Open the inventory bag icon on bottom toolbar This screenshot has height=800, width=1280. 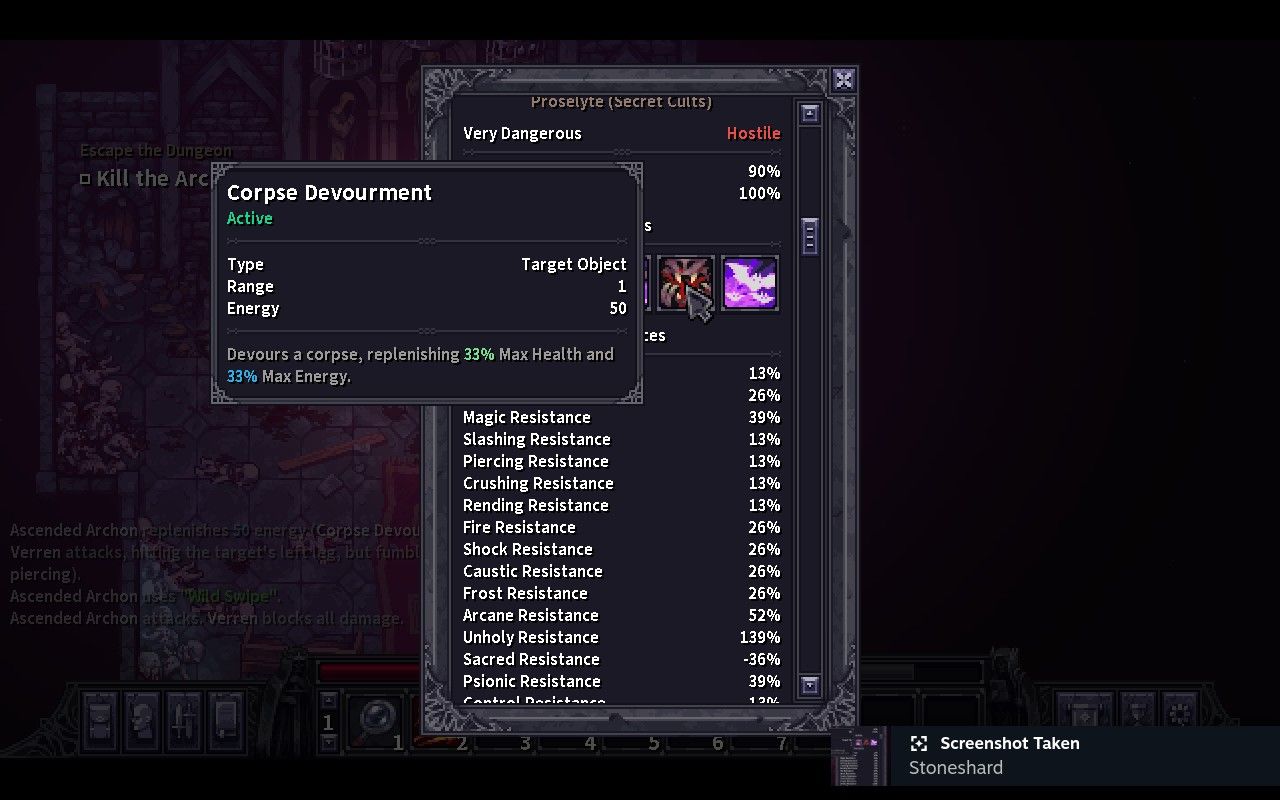point(98,722)
